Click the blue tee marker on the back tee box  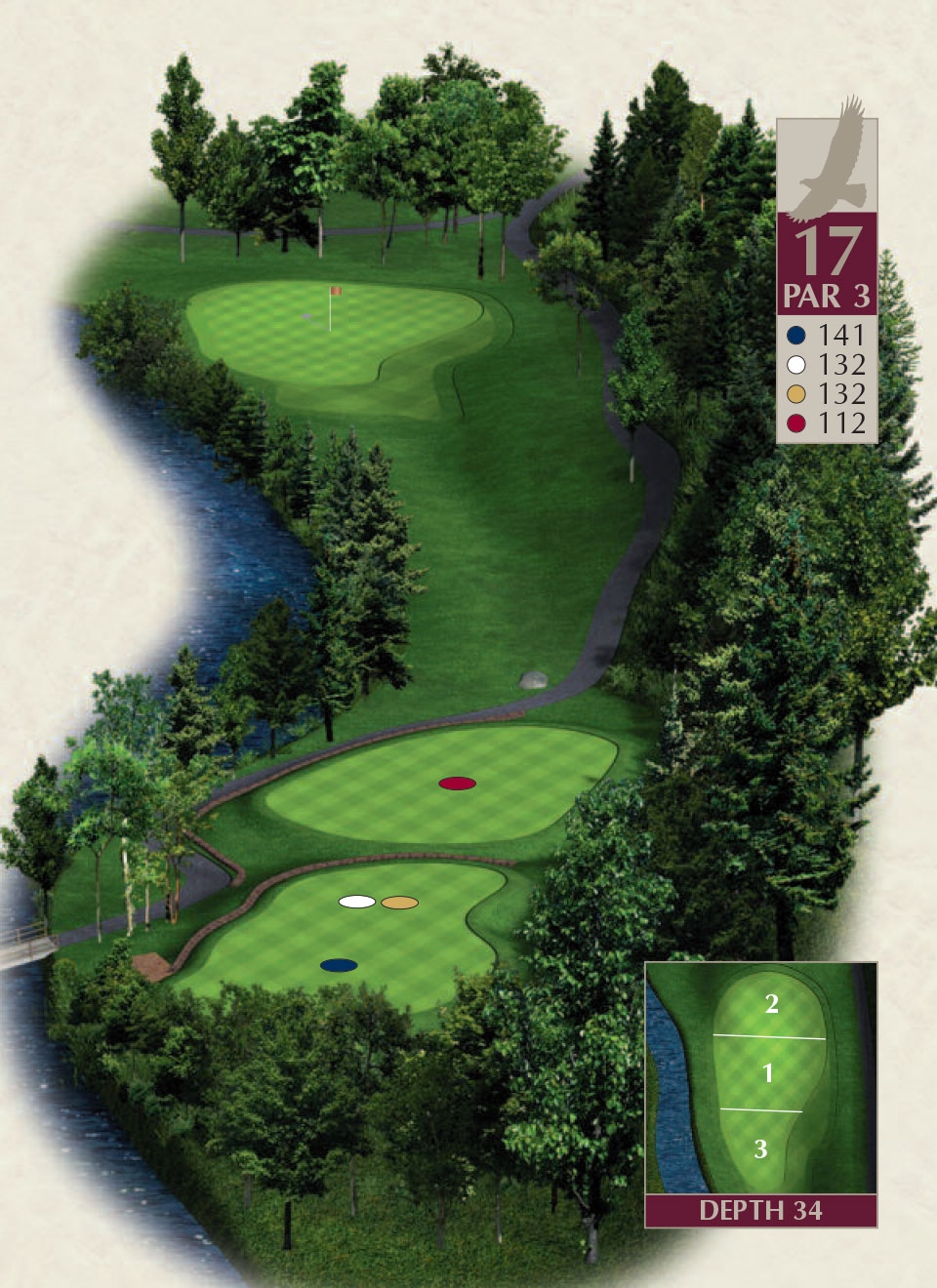pos(339,965)
